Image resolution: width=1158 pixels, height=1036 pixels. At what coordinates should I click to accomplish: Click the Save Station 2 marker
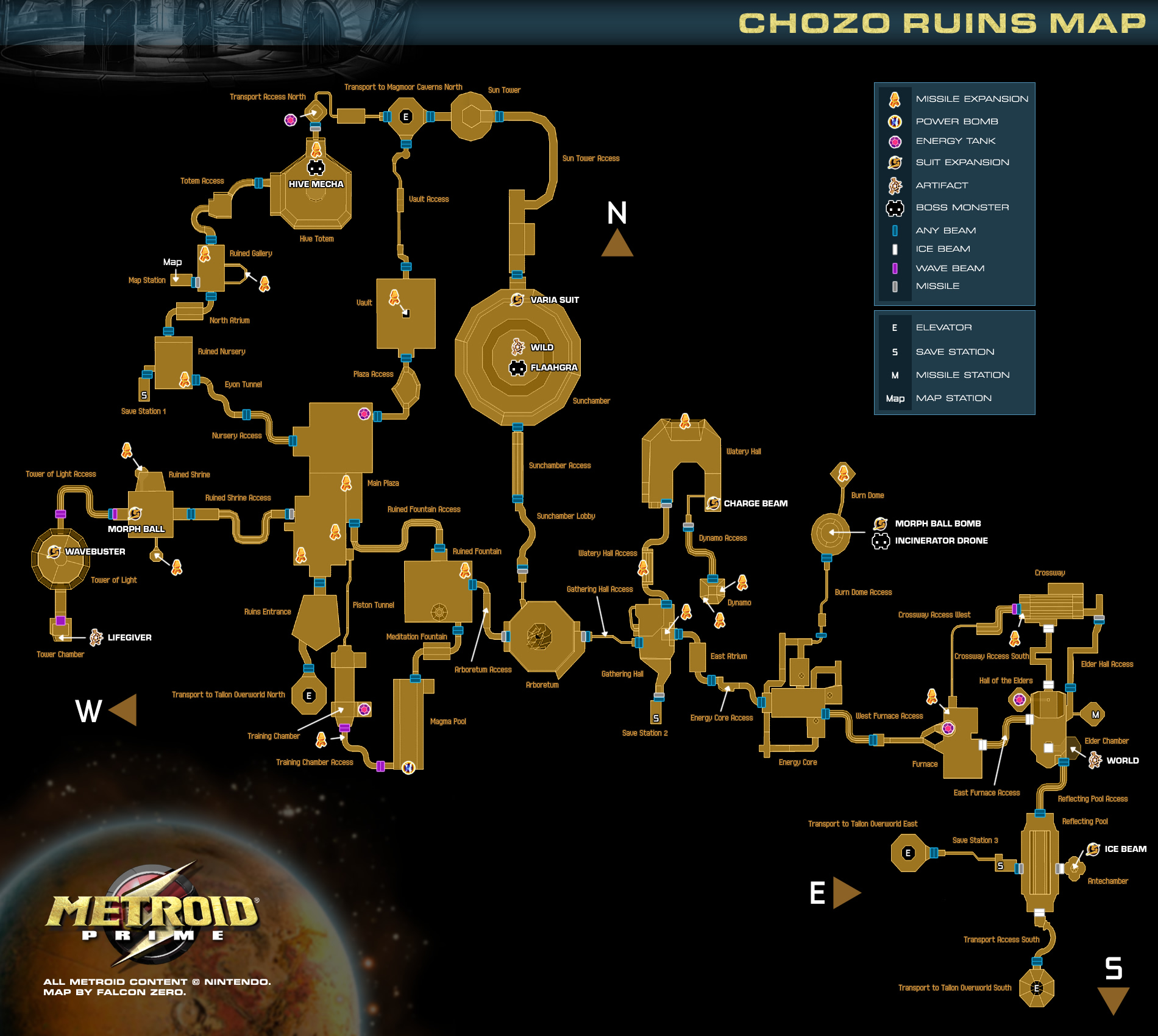click(x=656, y=718)
